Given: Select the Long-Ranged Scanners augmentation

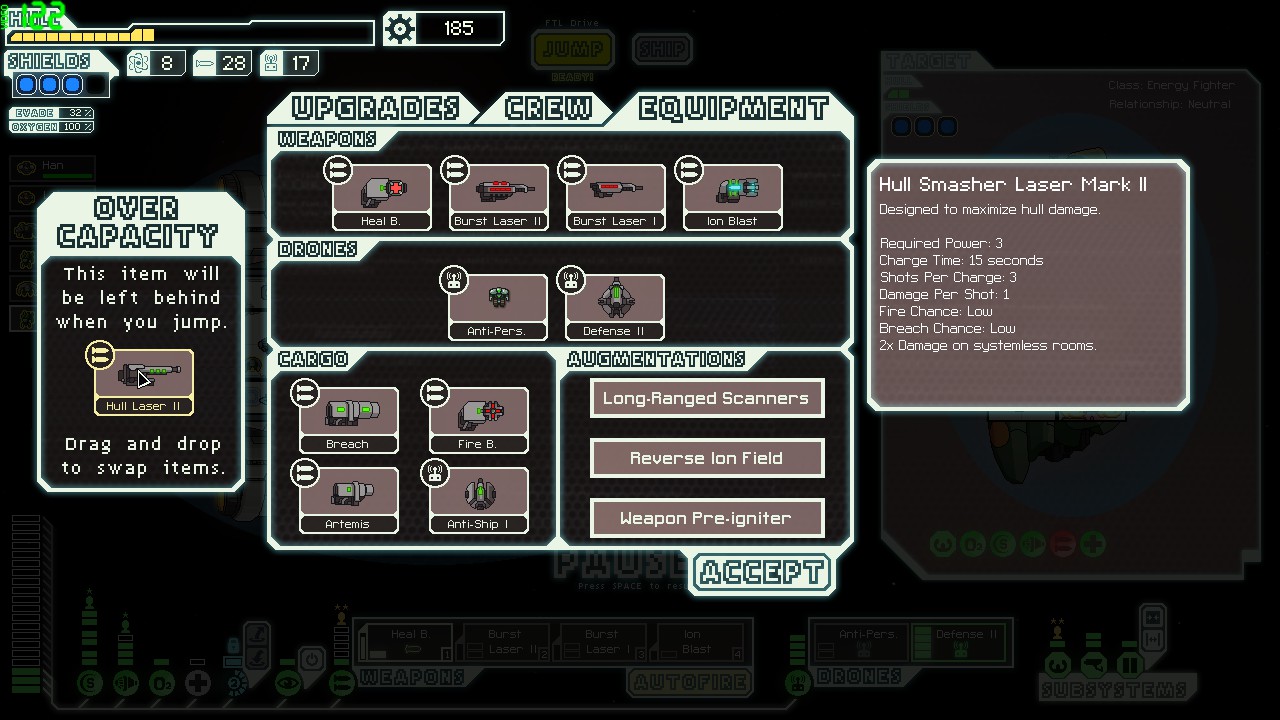Looking at the screenshot, I should (706, 398).
